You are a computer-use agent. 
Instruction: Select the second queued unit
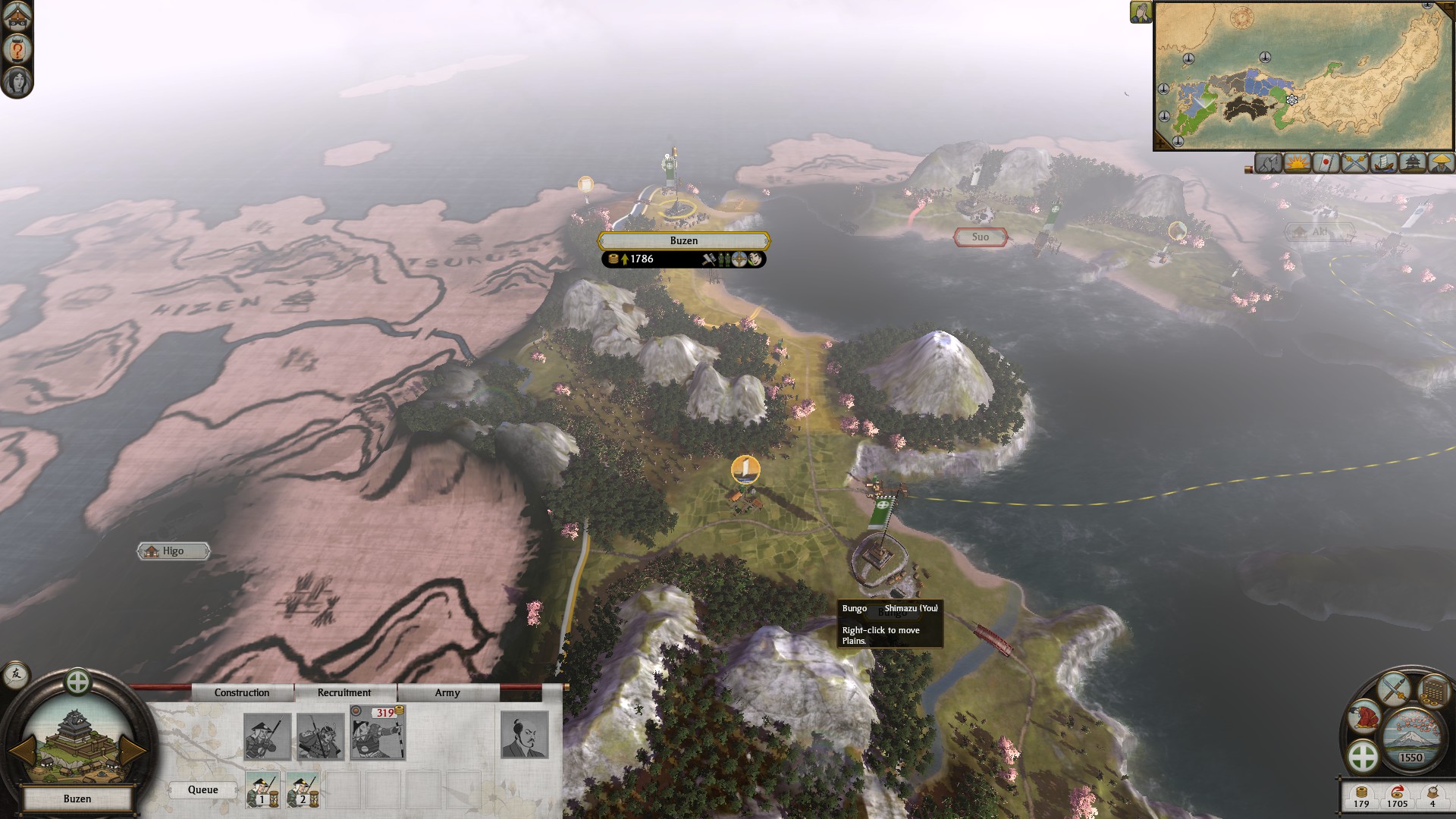(303, 790)
